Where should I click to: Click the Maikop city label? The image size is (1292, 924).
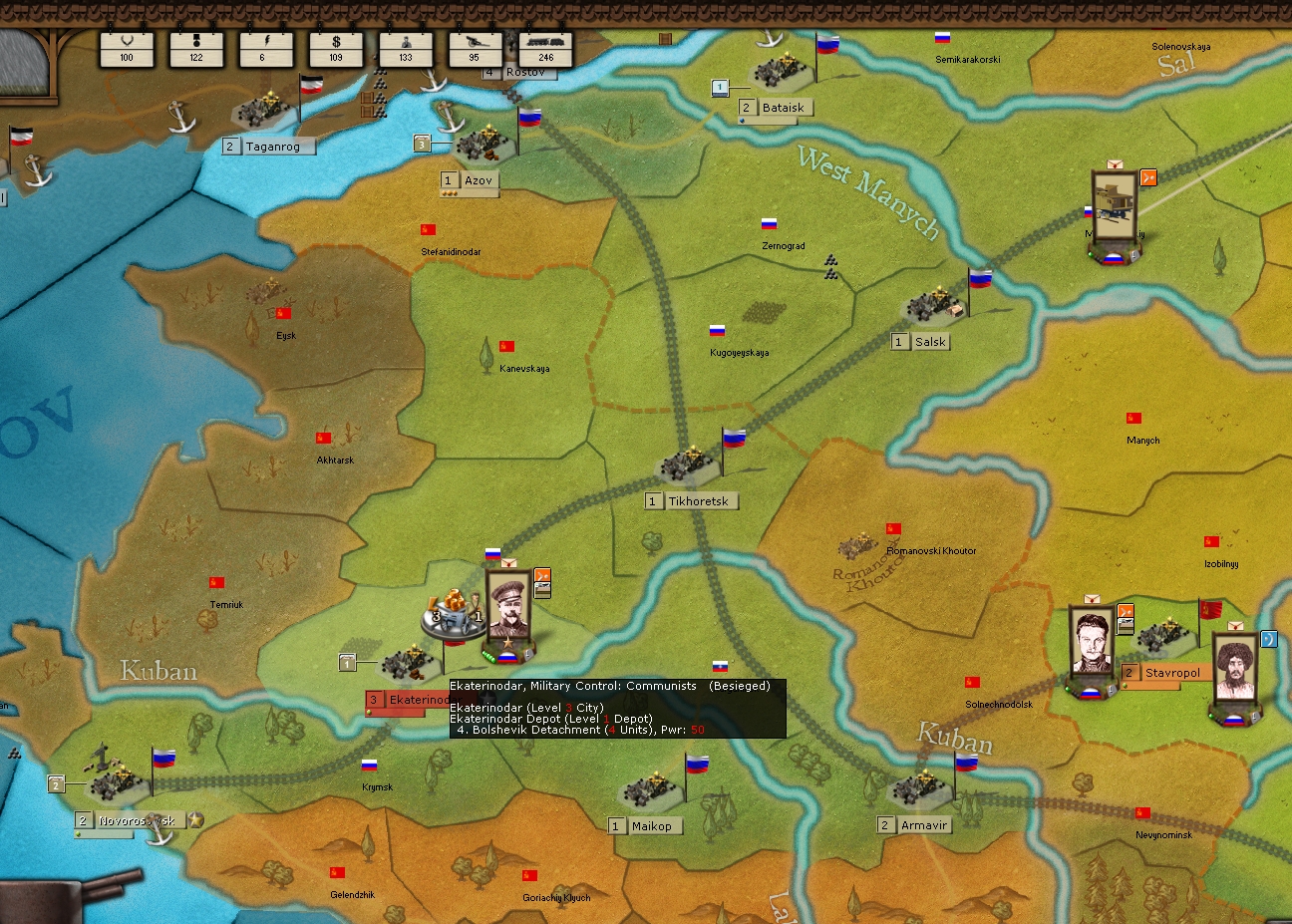[x=651, y=825]
